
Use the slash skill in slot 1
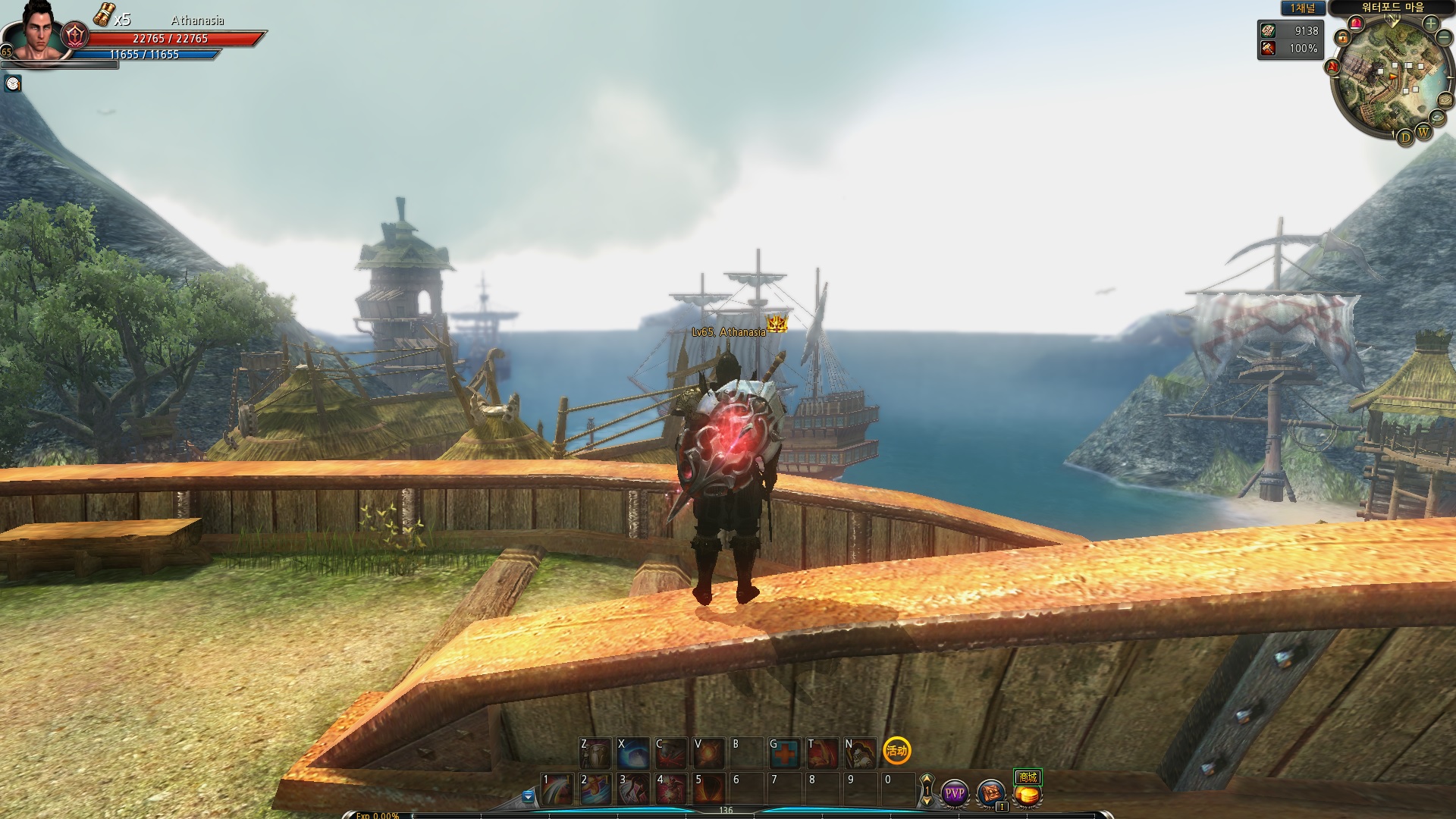[x=557, y=789]
